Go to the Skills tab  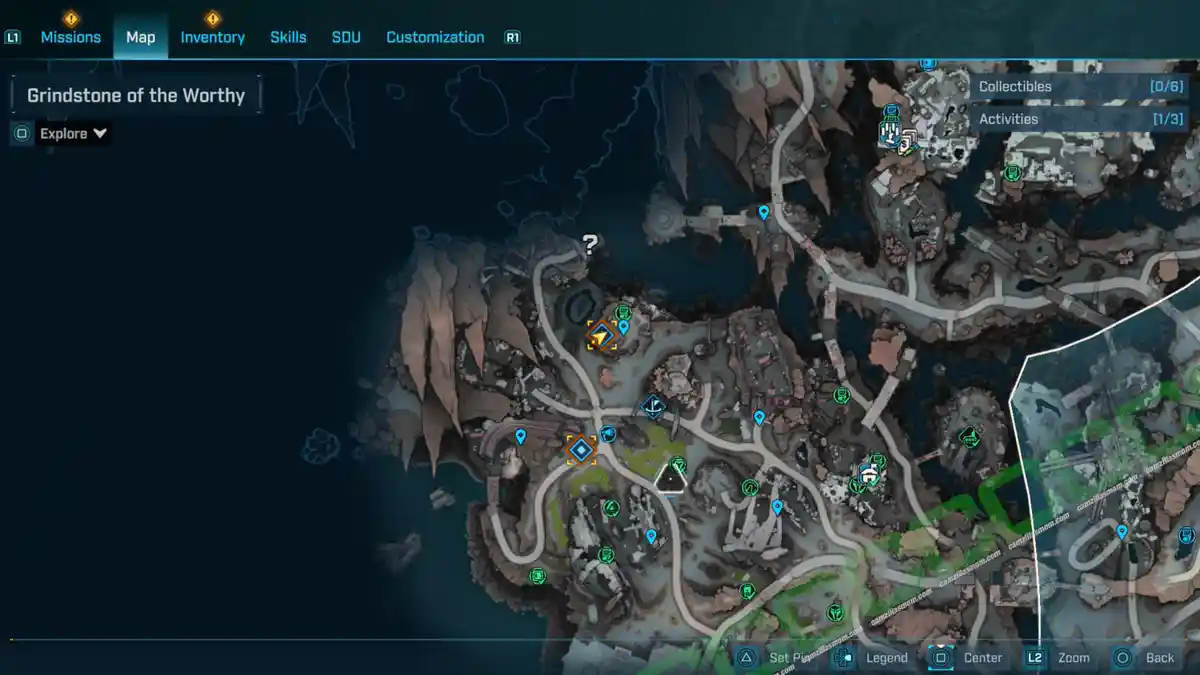[288, 37]
